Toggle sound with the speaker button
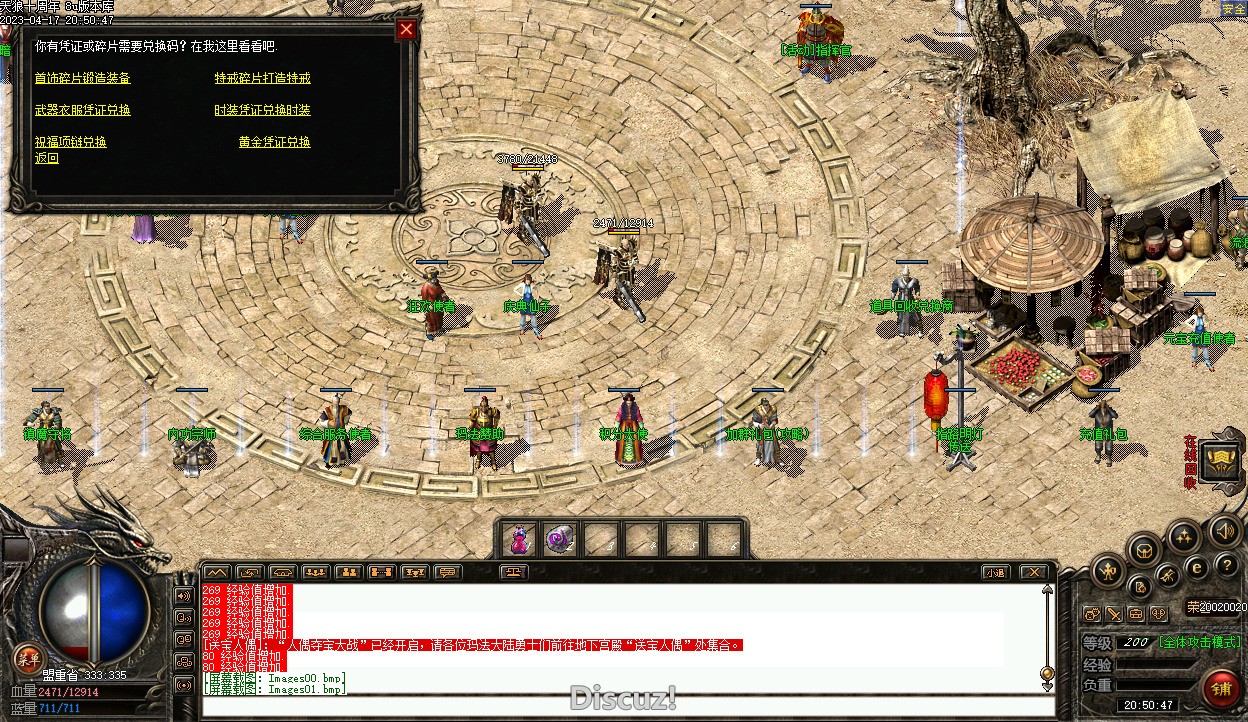This screenshot has width=1248, height=722. pos(1224,529)
